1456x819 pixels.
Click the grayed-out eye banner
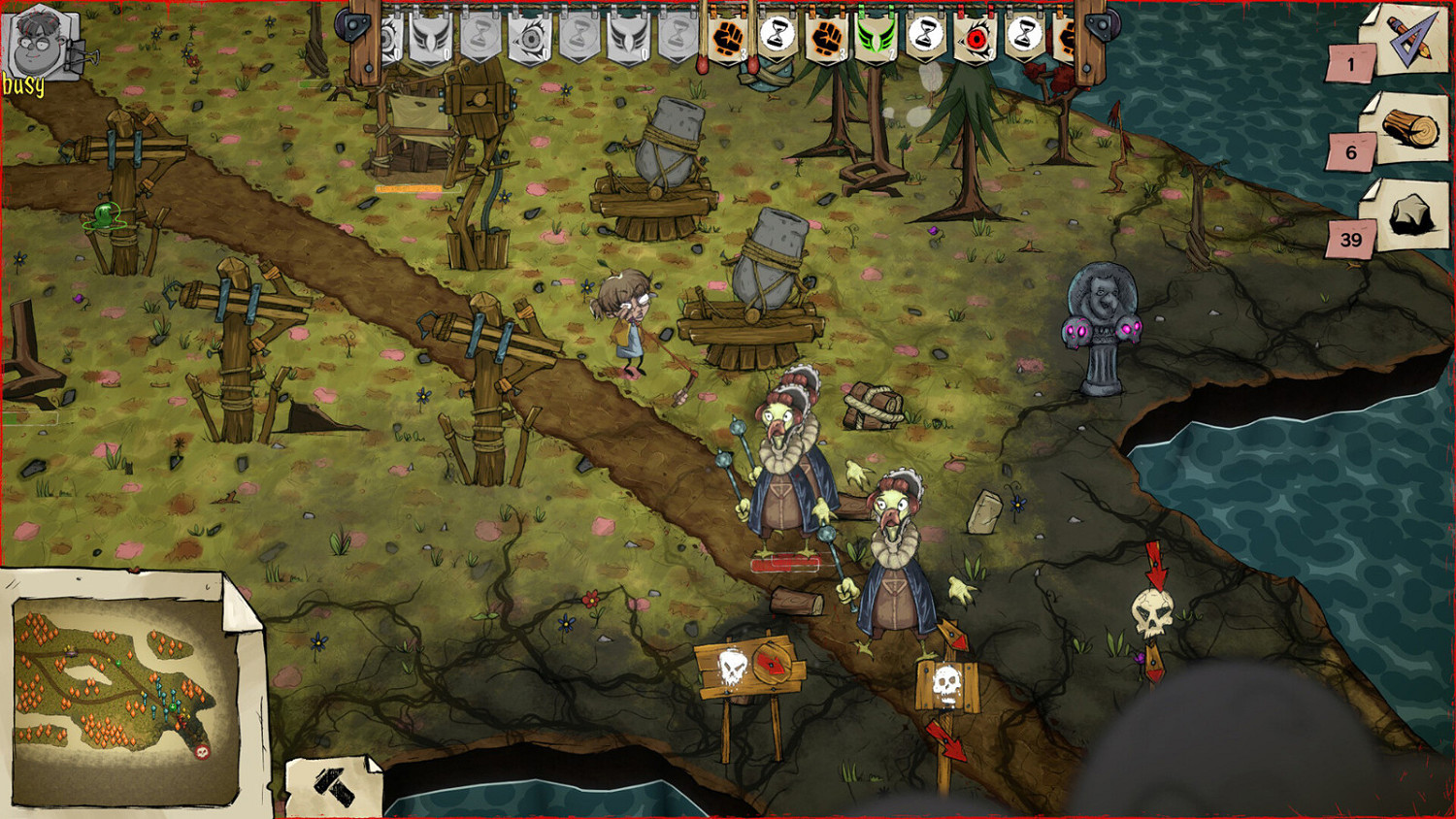coord(529,44)
